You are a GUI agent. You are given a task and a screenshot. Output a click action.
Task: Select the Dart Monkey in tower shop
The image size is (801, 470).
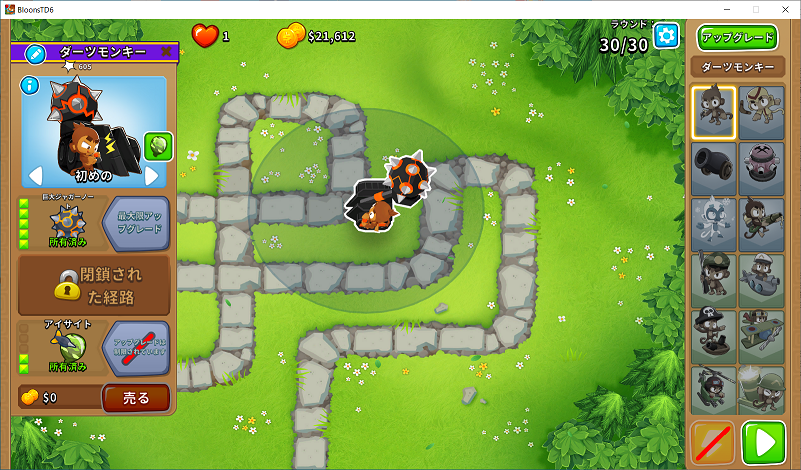tap(714, 111)
